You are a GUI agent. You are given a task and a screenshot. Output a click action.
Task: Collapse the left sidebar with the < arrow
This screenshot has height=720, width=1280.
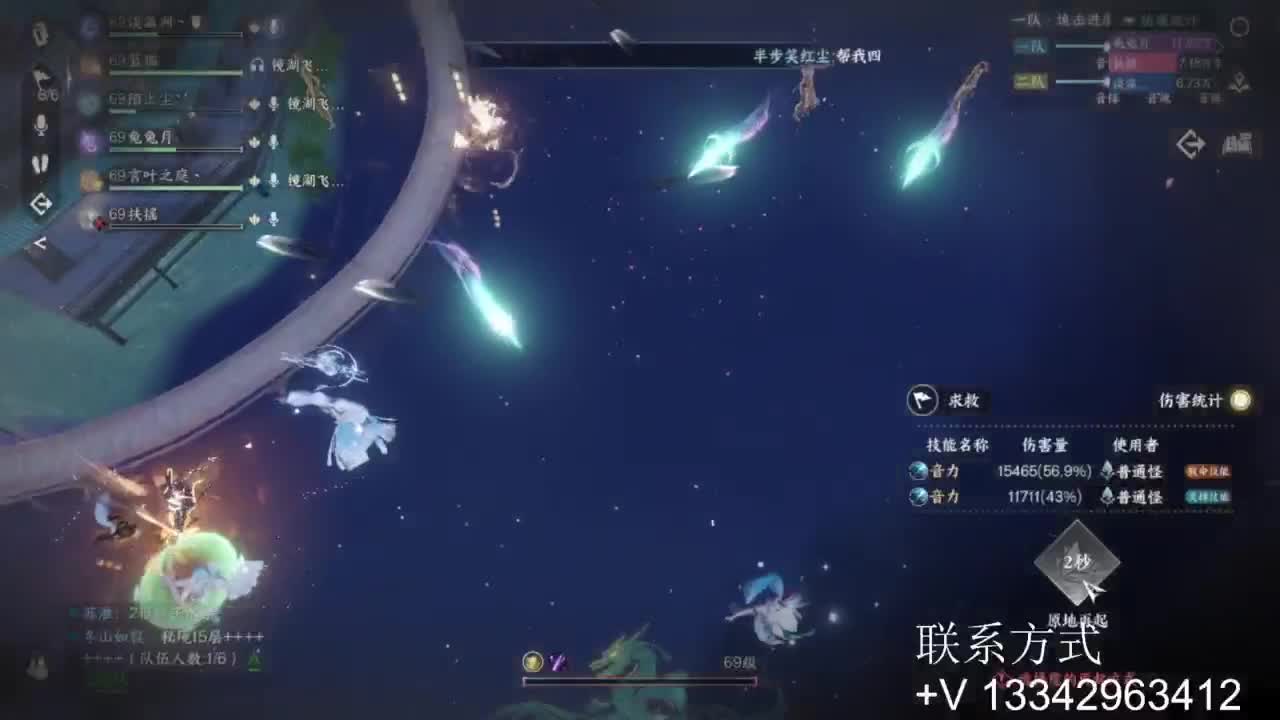pos(40,242)
